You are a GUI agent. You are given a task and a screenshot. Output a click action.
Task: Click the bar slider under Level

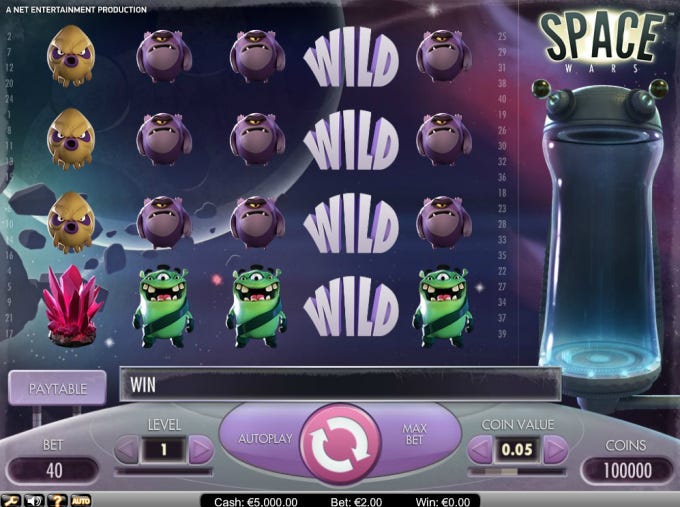coord(164,471)
